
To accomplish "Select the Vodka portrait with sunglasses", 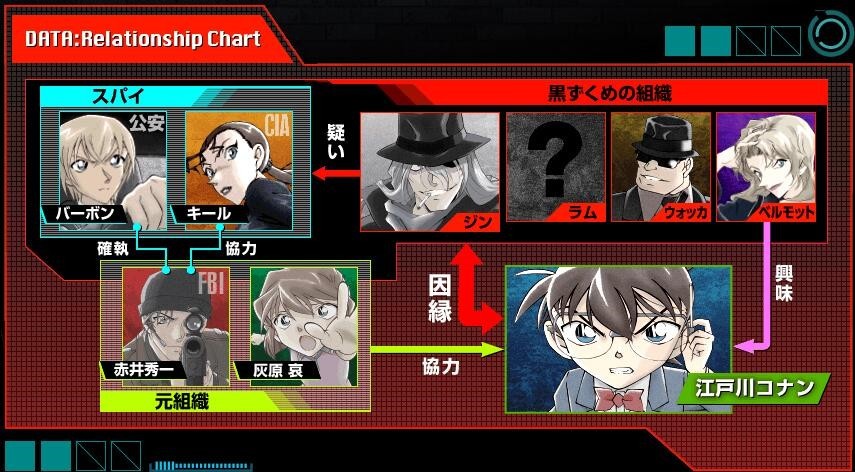I will click(660, 165).
